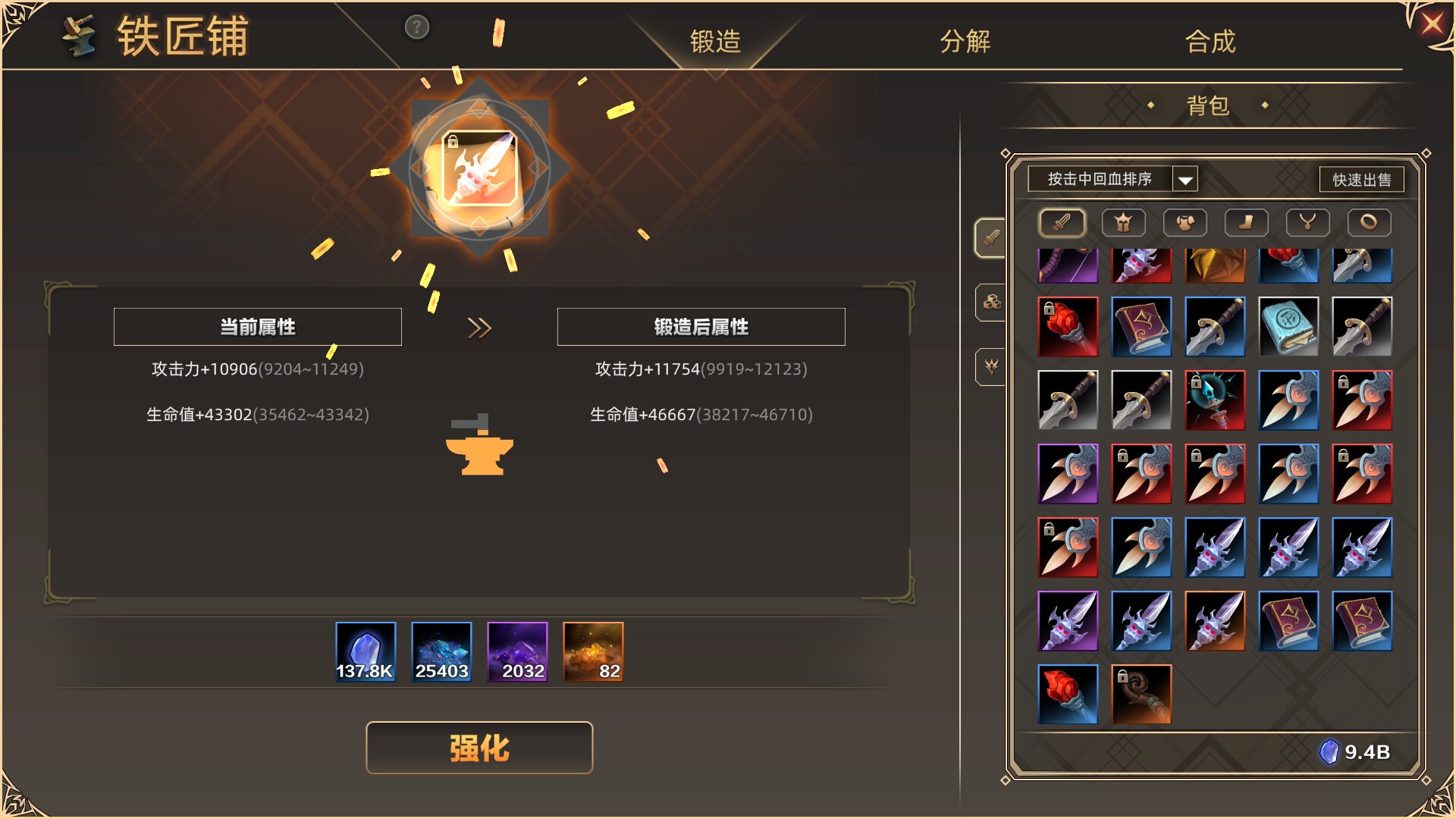Select the weapon filter in the backpack

(x=1061, y=222)
